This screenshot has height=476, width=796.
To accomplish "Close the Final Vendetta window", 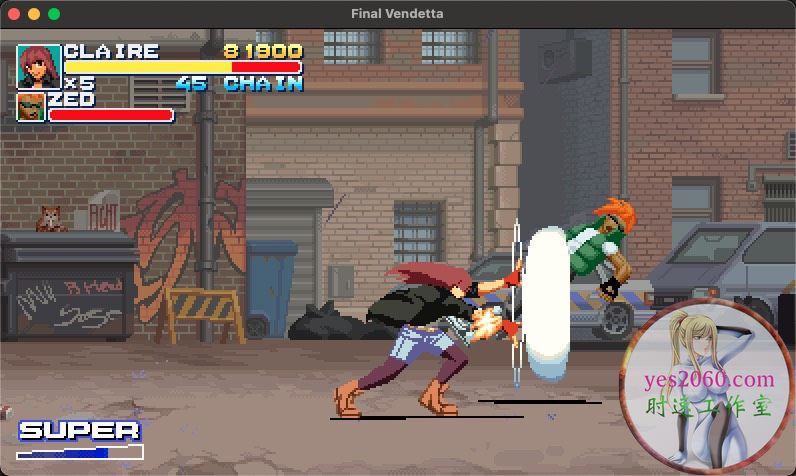I will (x=14, y=14).
